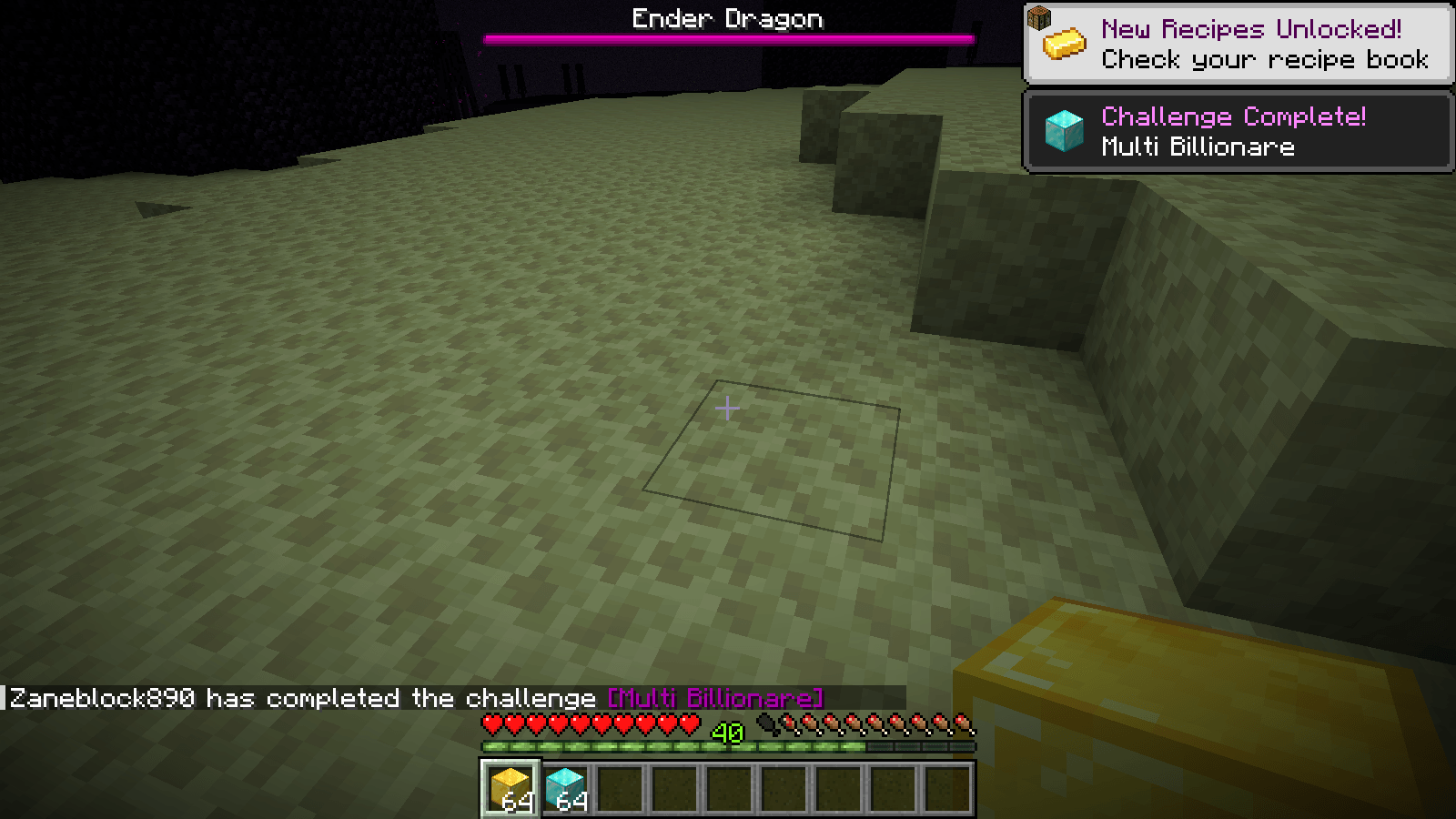Click the rightmost drumstick in the hunger bar
The image size is (1456, 819).
[965, 722]
